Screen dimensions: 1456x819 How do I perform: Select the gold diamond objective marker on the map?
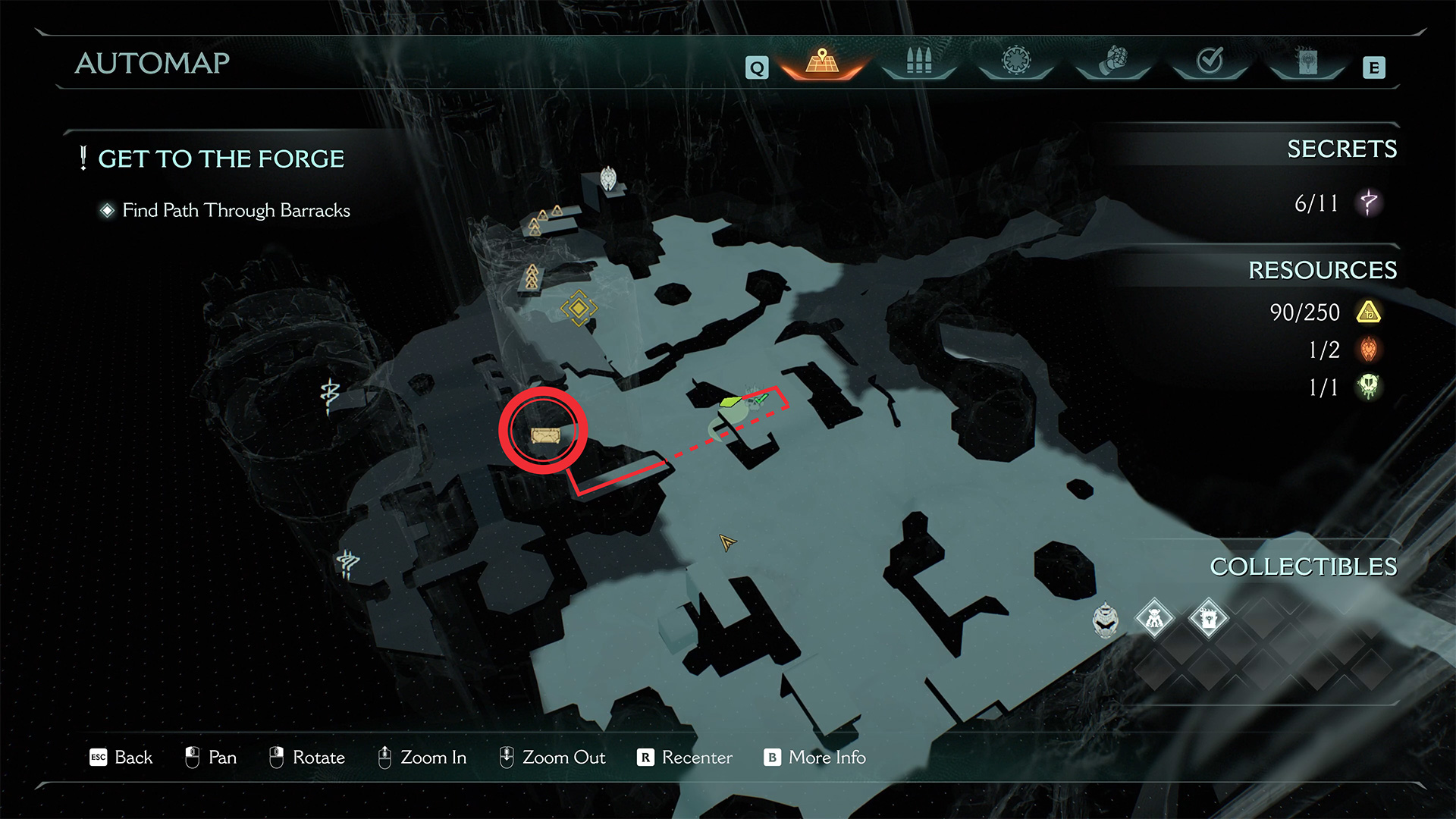(579, 308)
